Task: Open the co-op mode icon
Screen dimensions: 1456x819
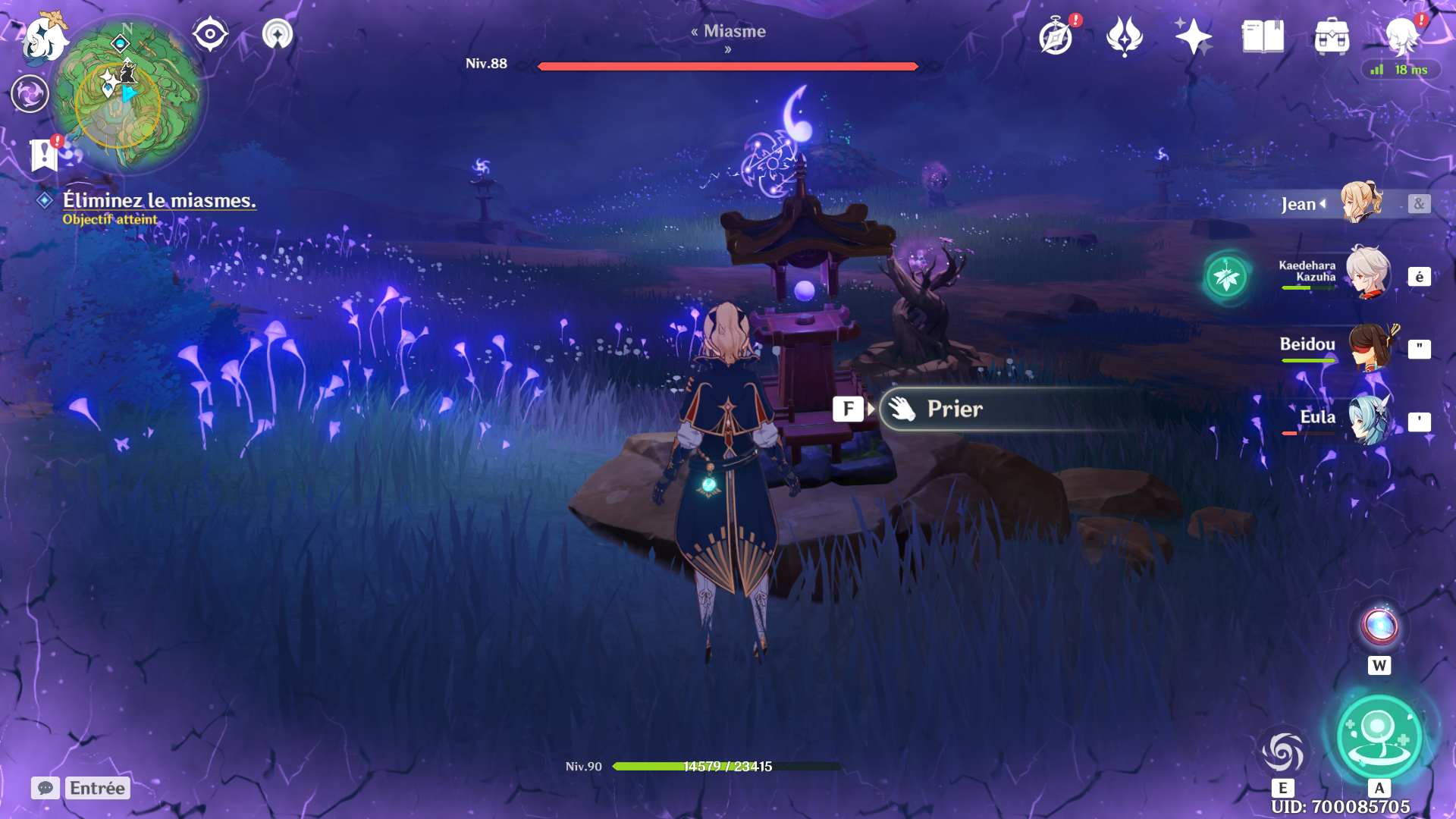Action: point(278,34)
